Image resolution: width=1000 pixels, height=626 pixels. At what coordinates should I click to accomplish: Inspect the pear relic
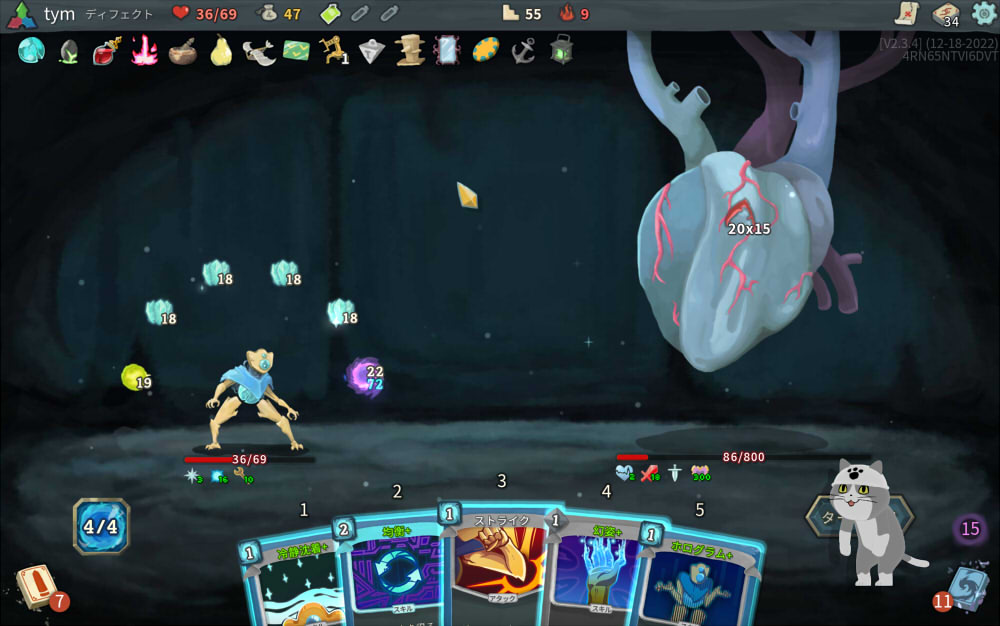click(221, 50)
